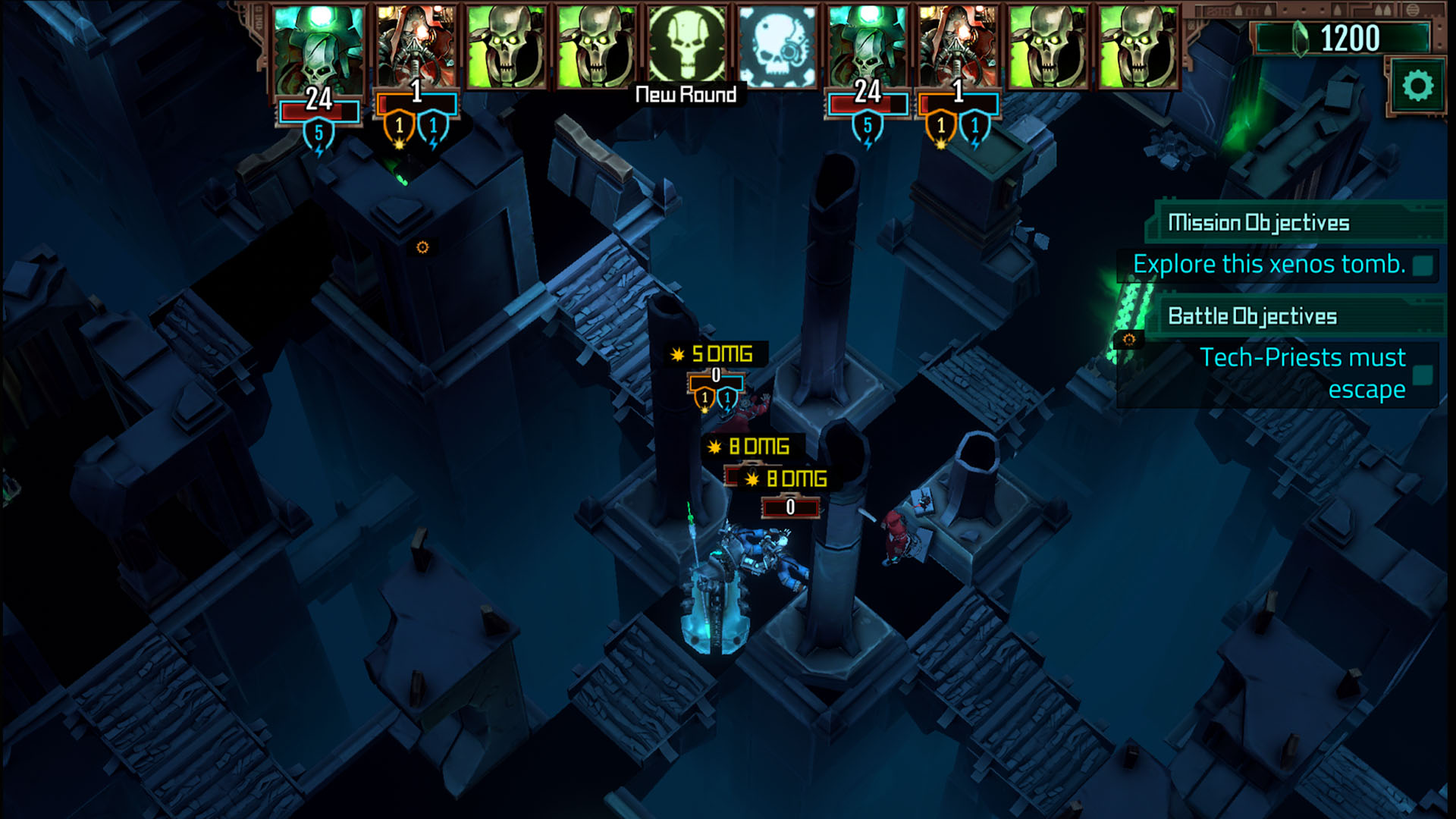Open the settings gear menu
This screenshot has width=1456, height=819.
[x=1417, y=86]
